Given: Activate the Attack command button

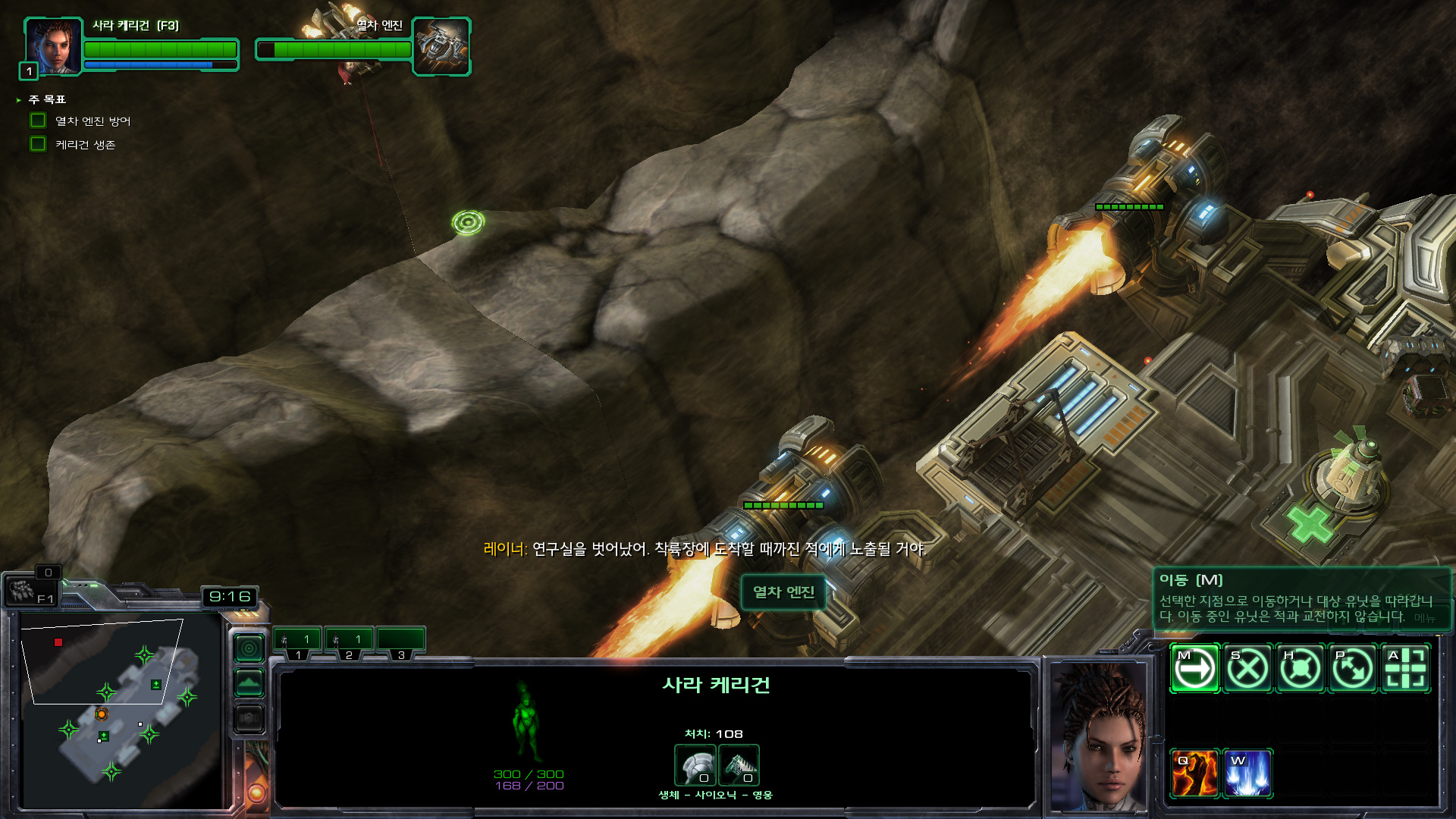Looking at the screenshot, I should tap(1406, 669).
